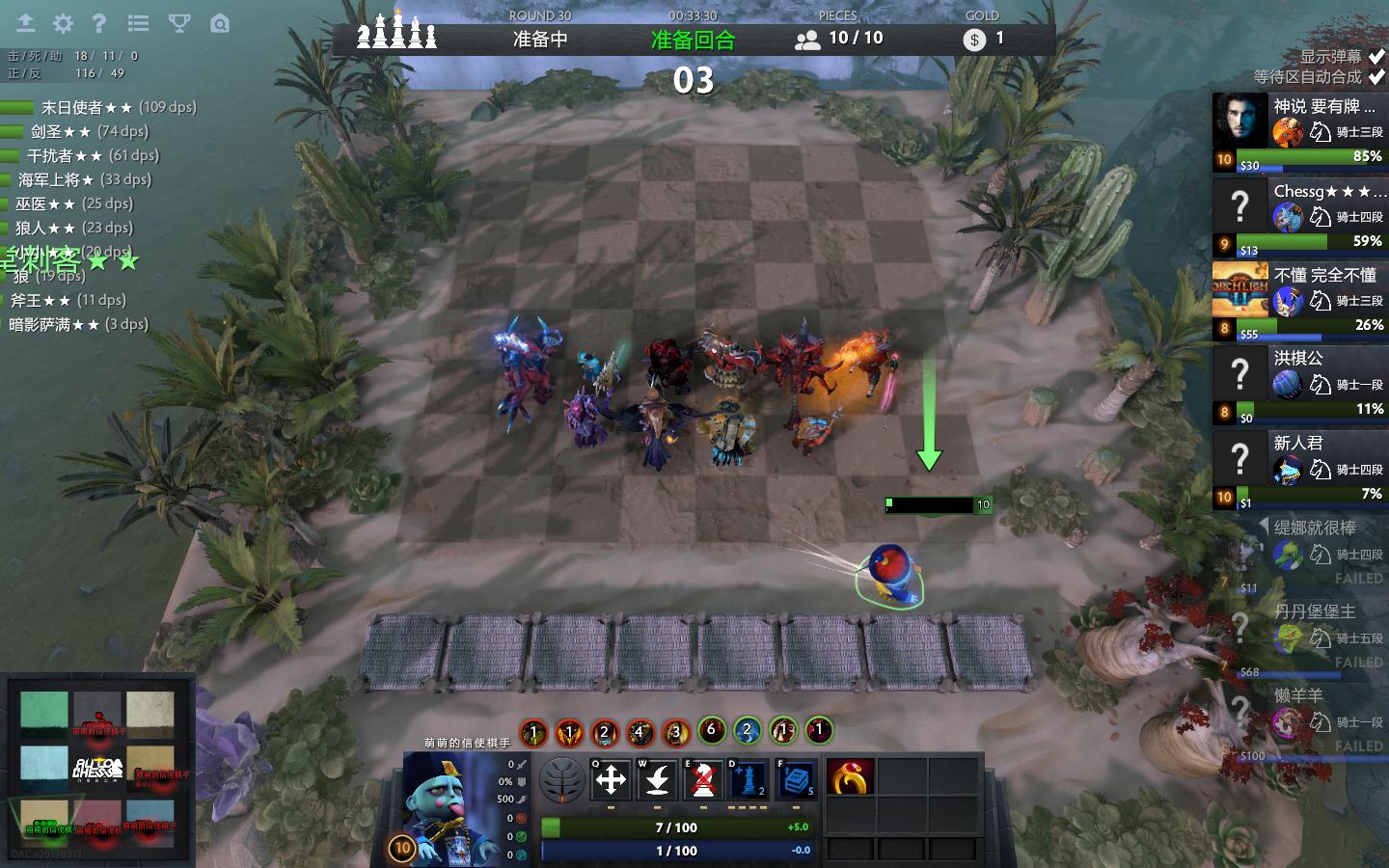Viewport: 1389px width, 868px height.
Task: Select the gold ring inventory item
Action: (850, 777)
